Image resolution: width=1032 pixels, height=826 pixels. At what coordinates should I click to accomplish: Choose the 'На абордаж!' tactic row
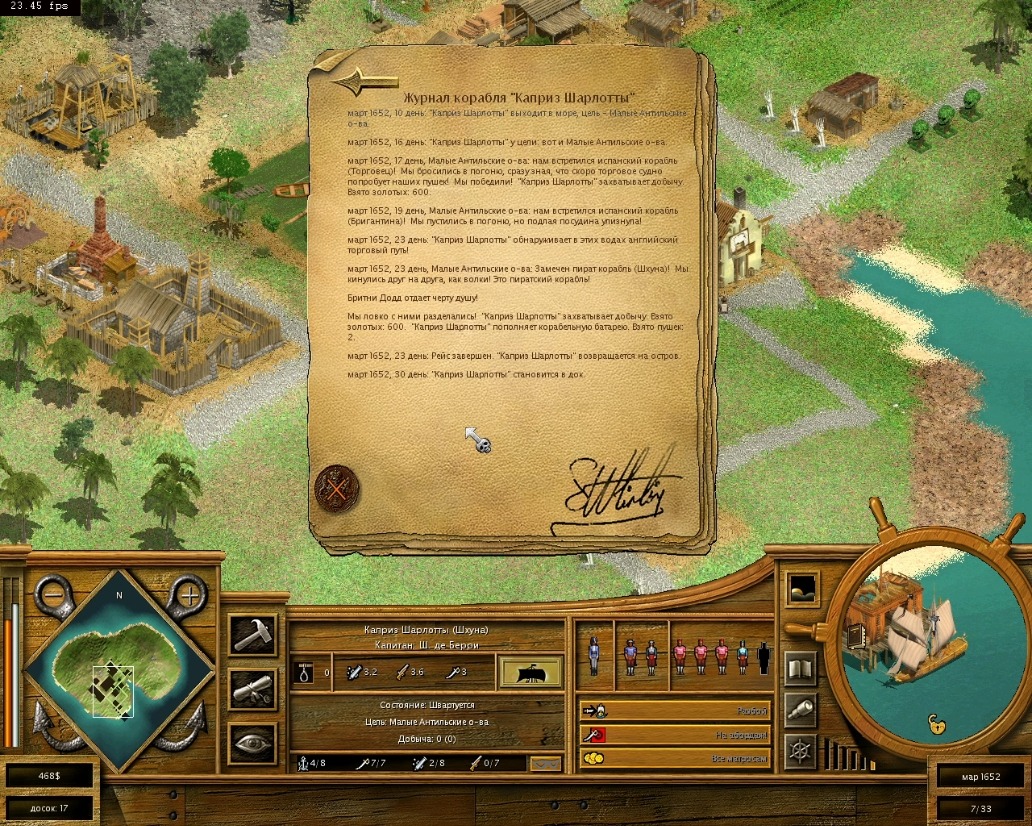pos(675,735)
